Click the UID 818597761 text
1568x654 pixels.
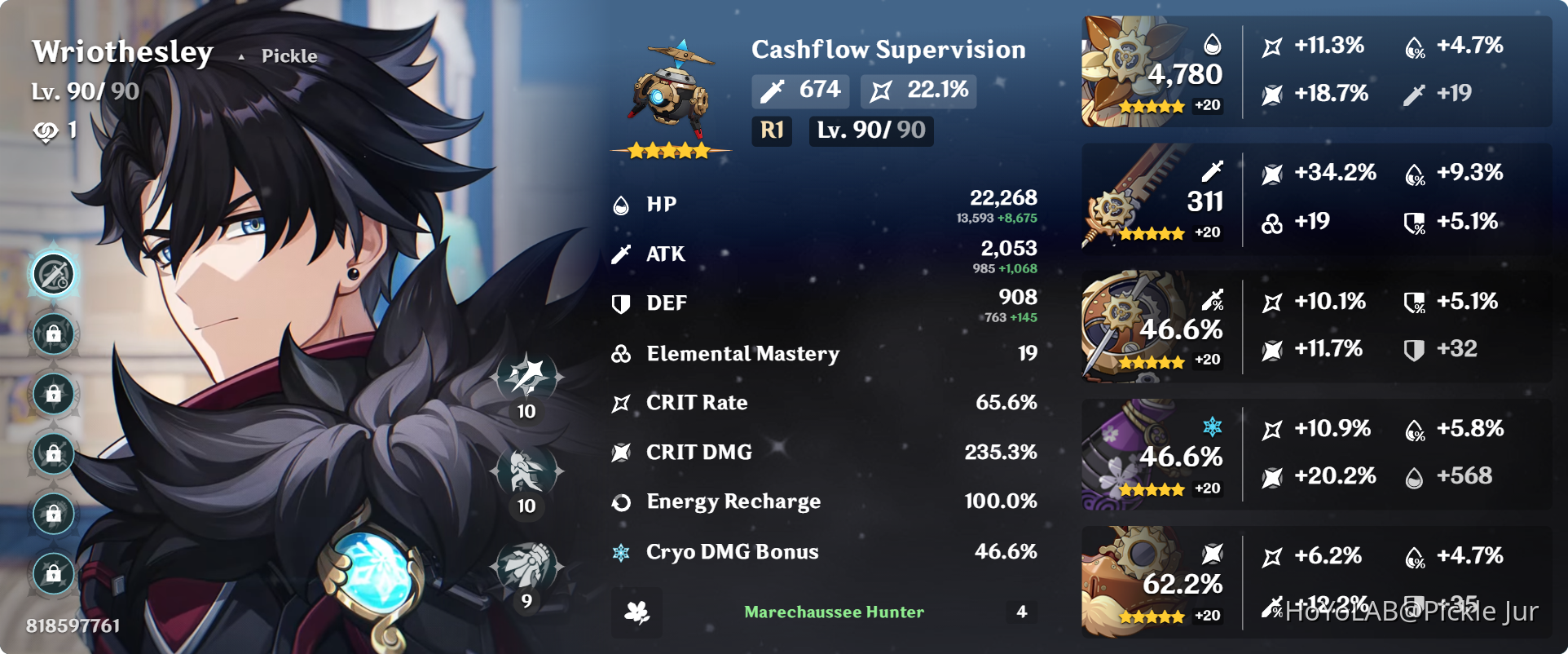pos(72,626)
